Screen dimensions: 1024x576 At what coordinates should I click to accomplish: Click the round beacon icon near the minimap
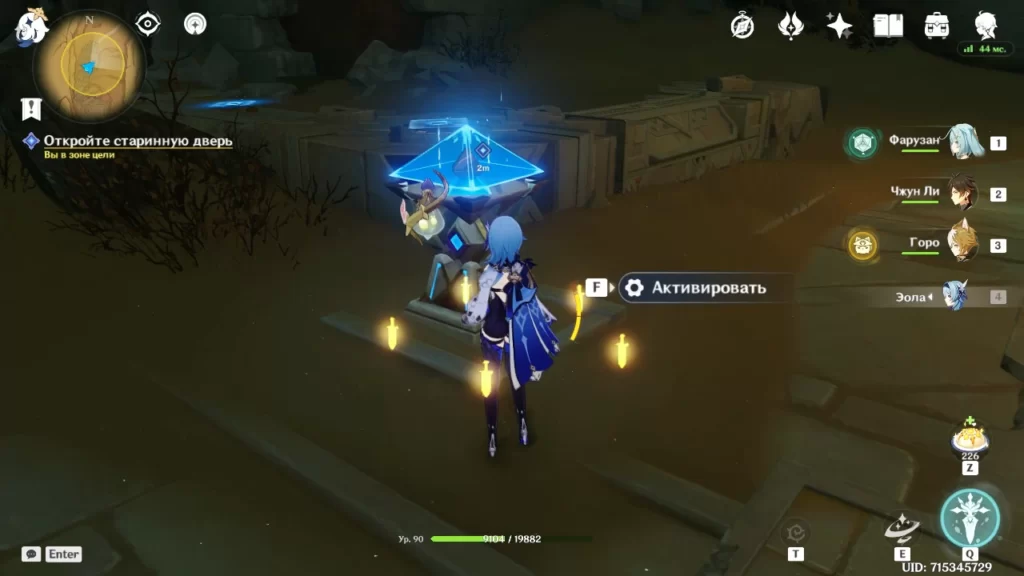point(195,24)
